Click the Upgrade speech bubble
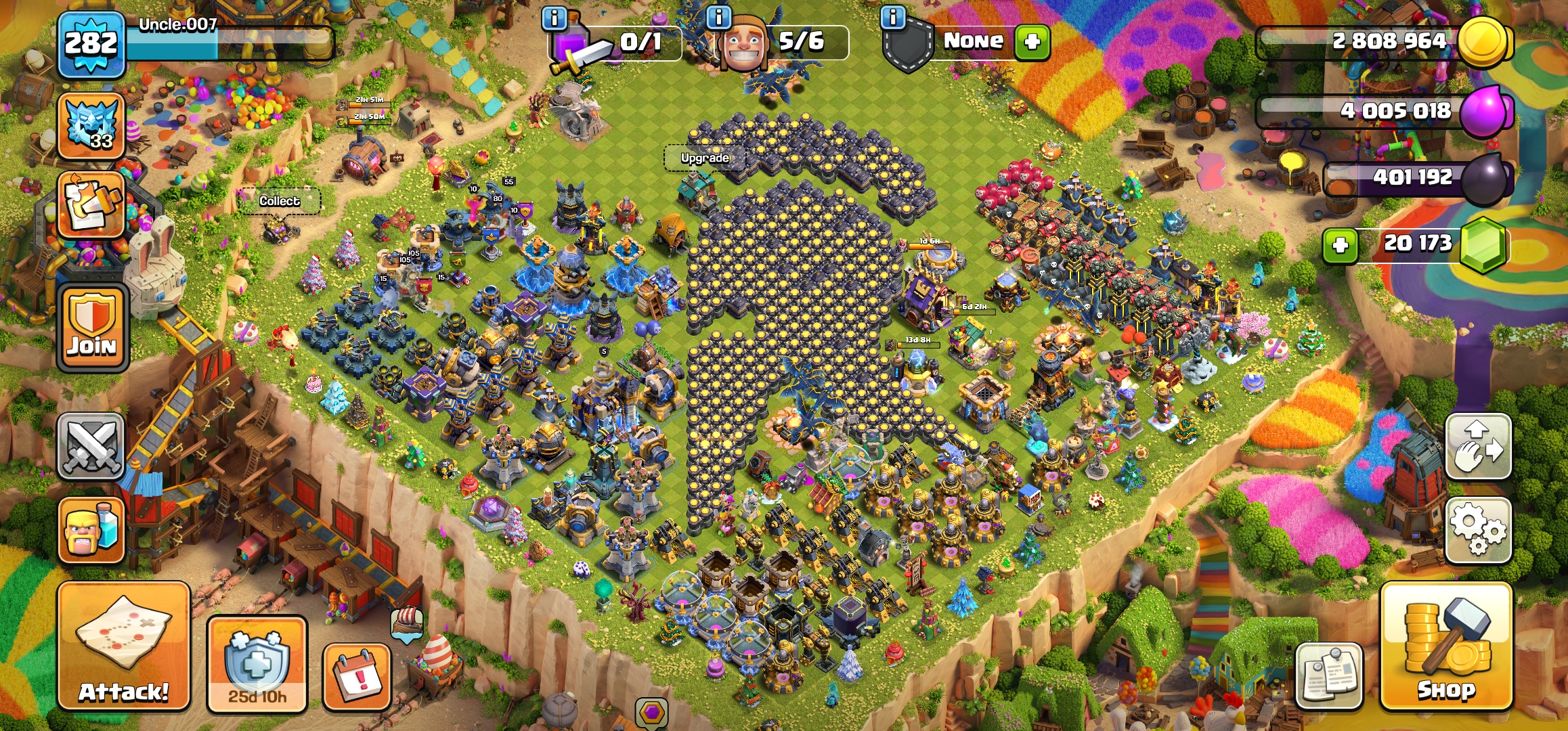 [705, 158]
